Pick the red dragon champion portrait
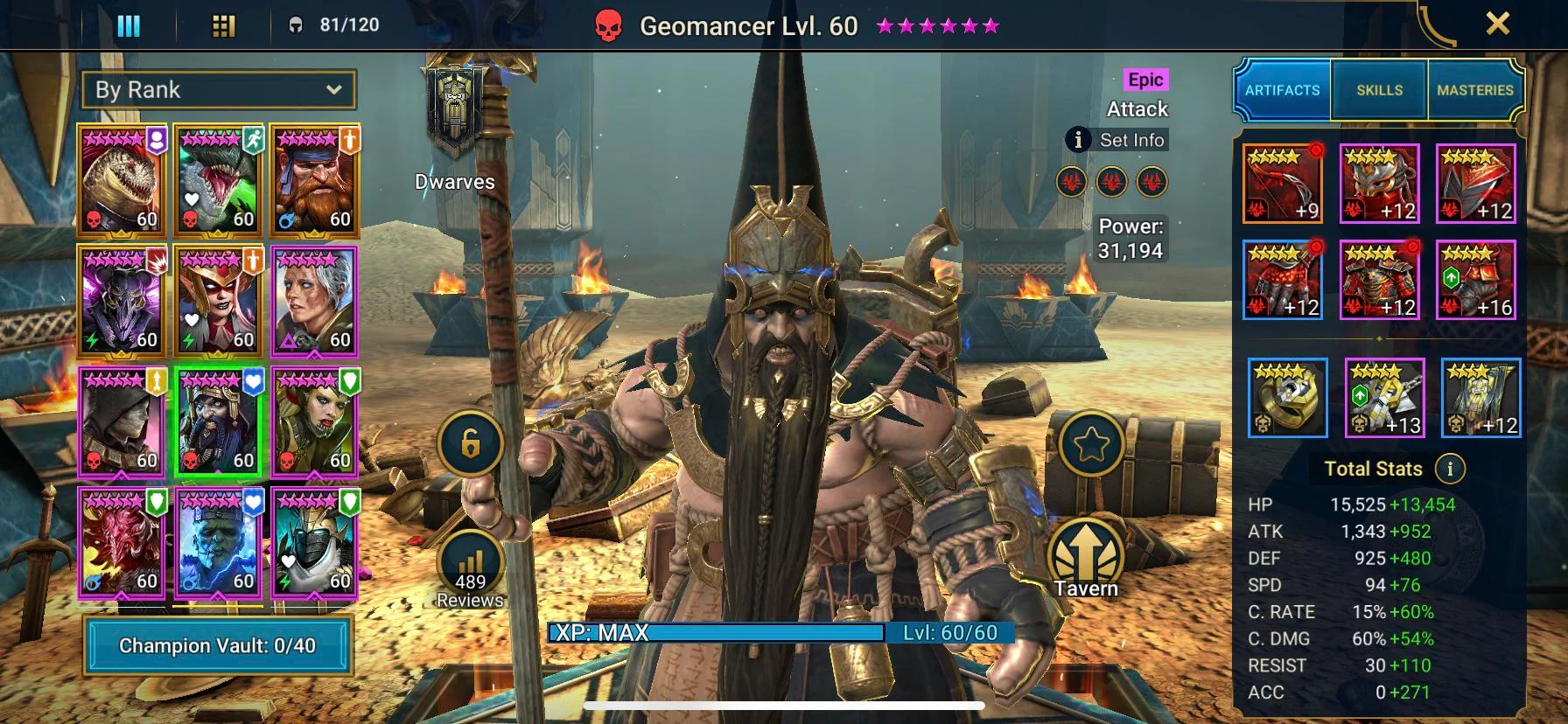Image resolution: width=1568 pixels, height=724 pixels. [122, 543]
